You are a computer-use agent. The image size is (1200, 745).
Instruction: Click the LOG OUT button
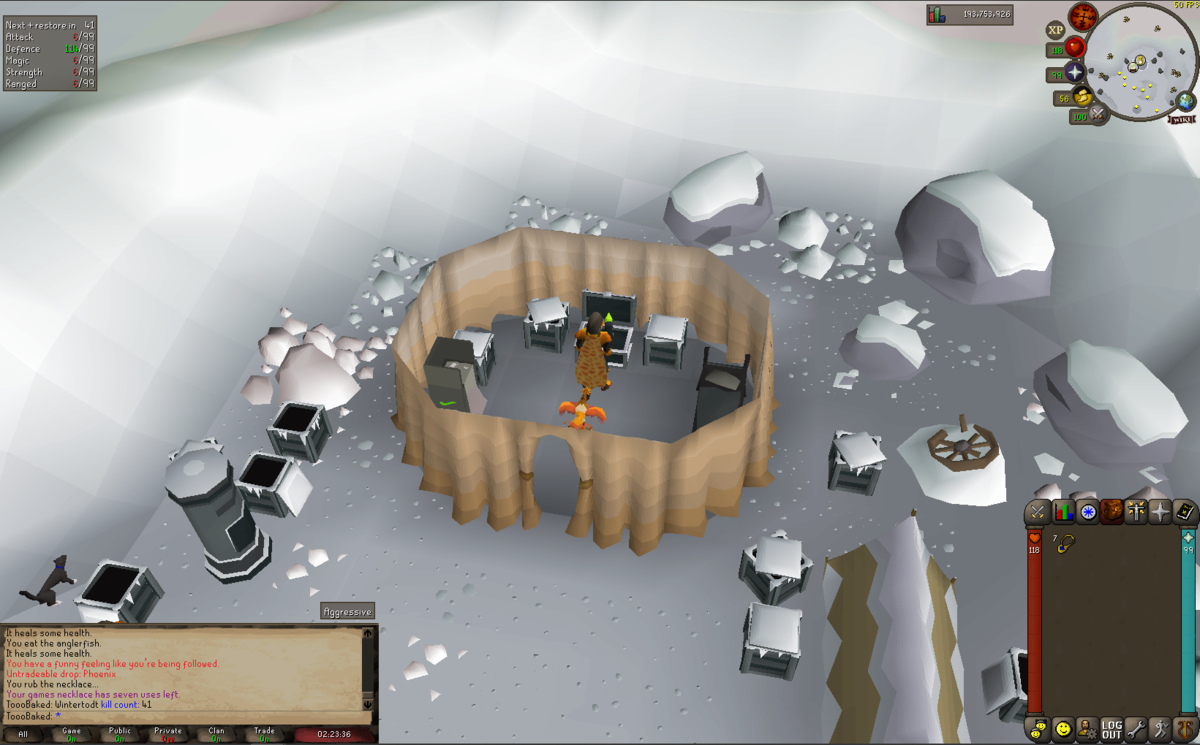(1111, 728)
